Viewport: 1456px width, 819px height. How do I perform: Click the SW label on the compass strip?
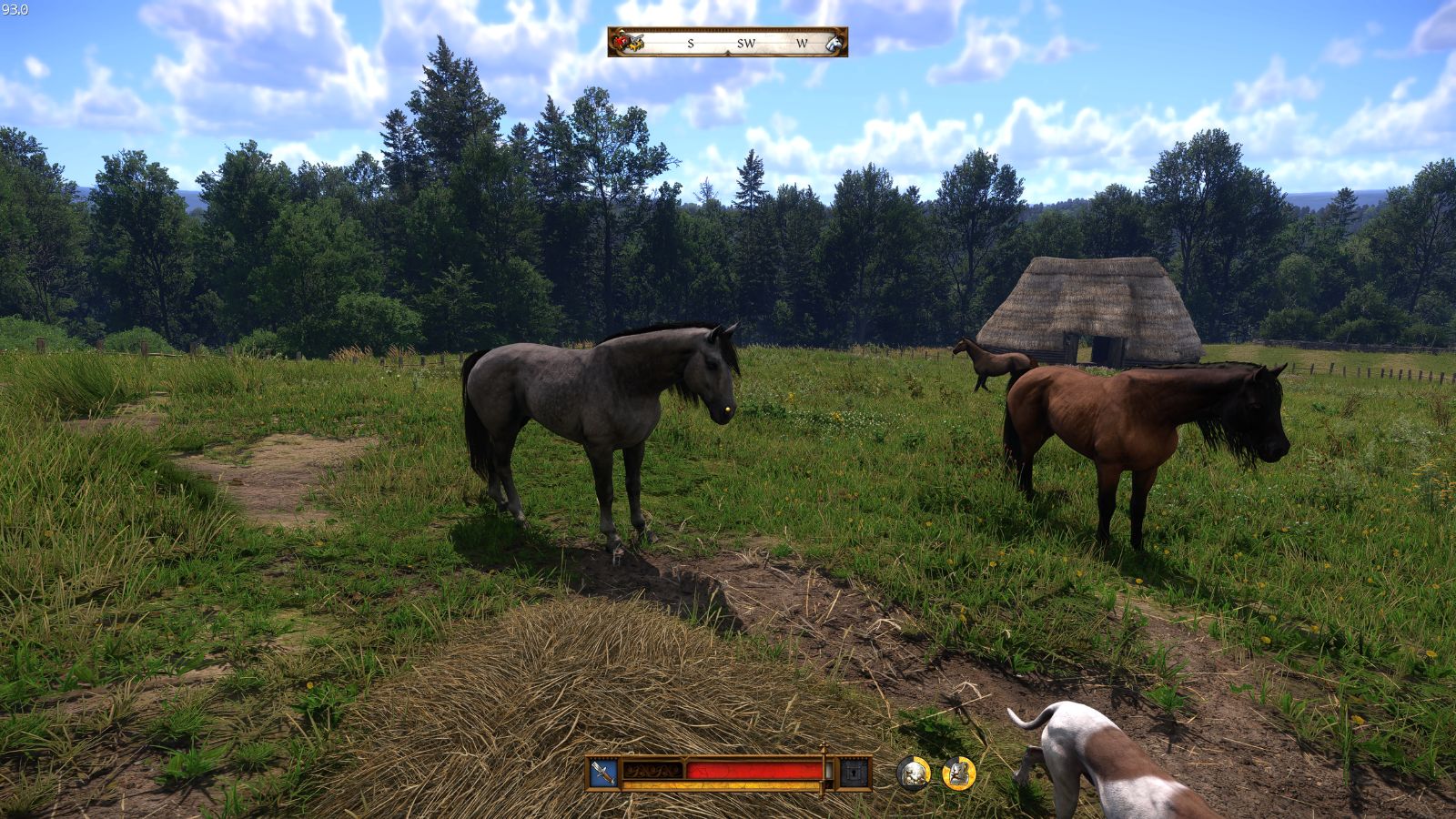[x=746, y=42]
